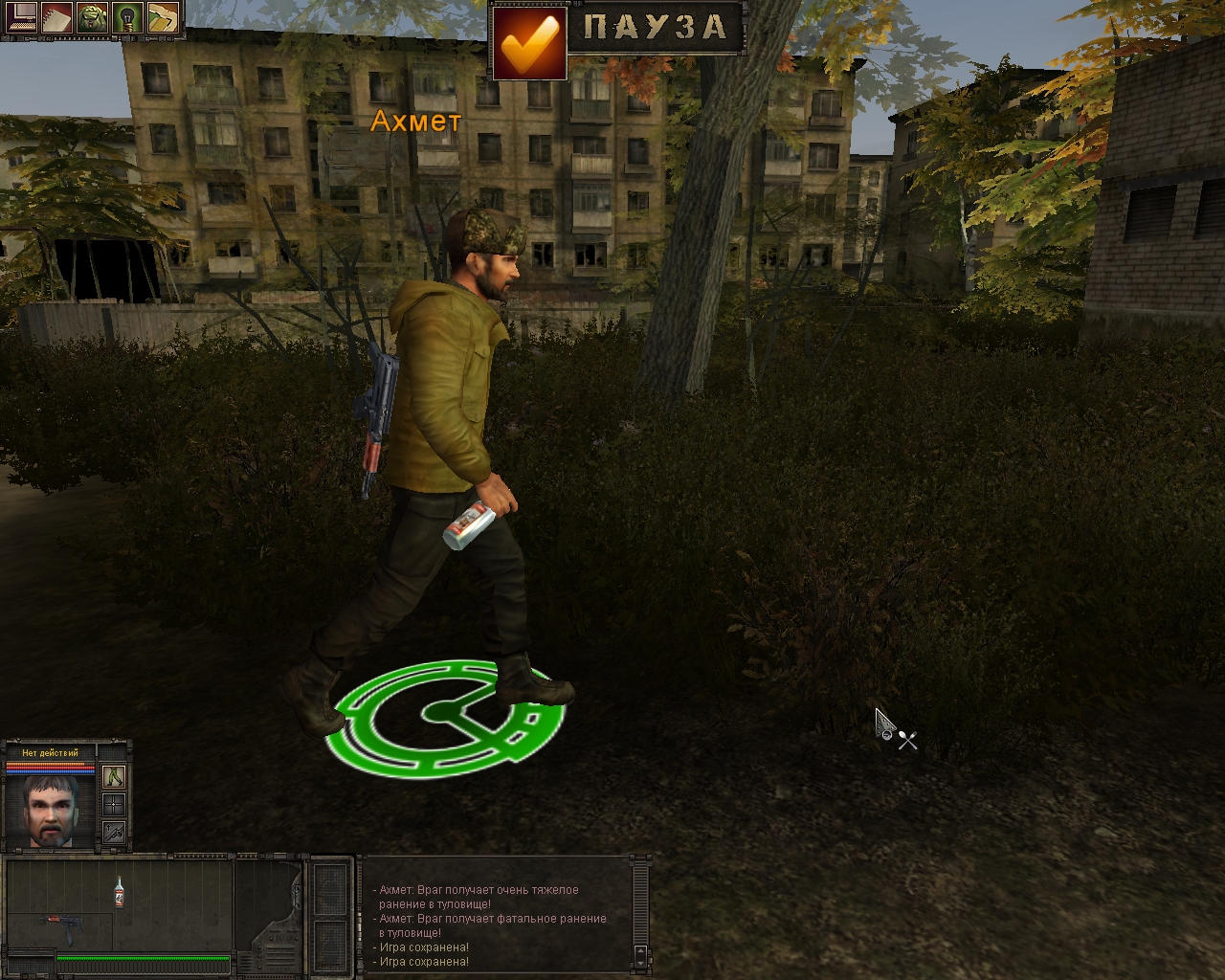Click the ПАУЗА label plate

point(656,28)
